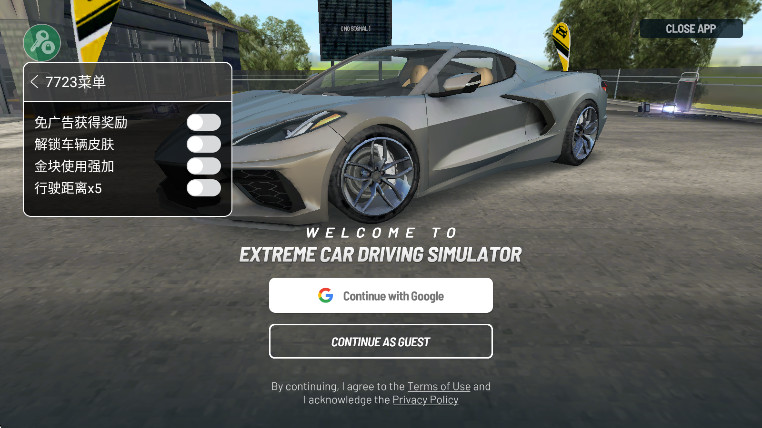Image resolution: width=762 pixels, height=428 pixels.
Task: Toggle 解锁车辆皮肤 switch
Action: pyautogui.click(x=203, y=144)
